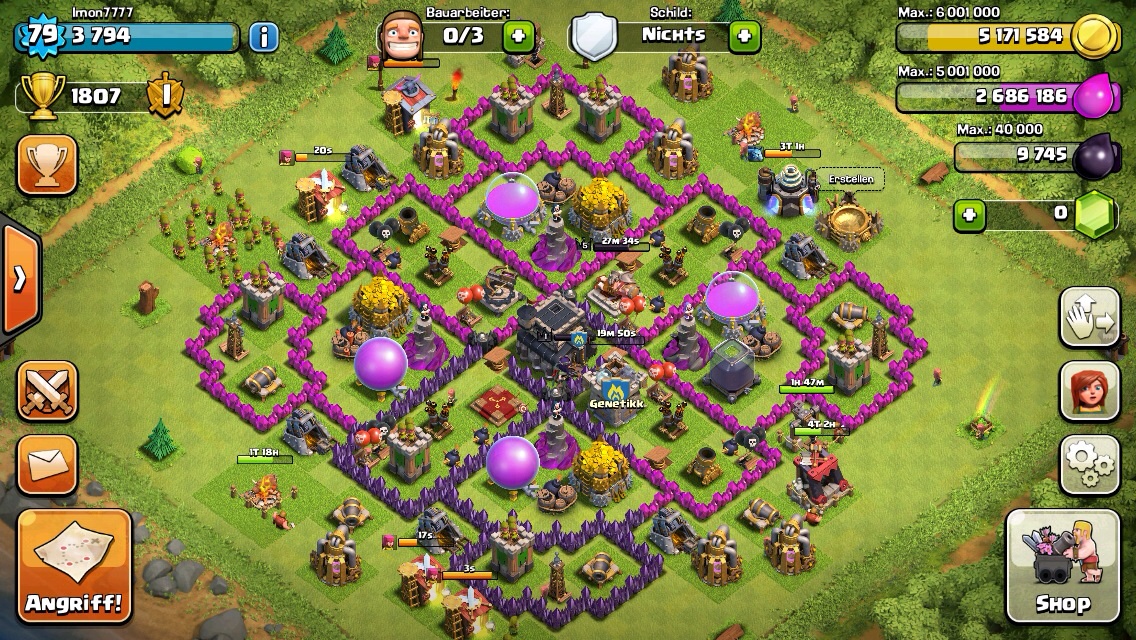
Task: Open the red-haired character profile button
Action: [1089, 391]
